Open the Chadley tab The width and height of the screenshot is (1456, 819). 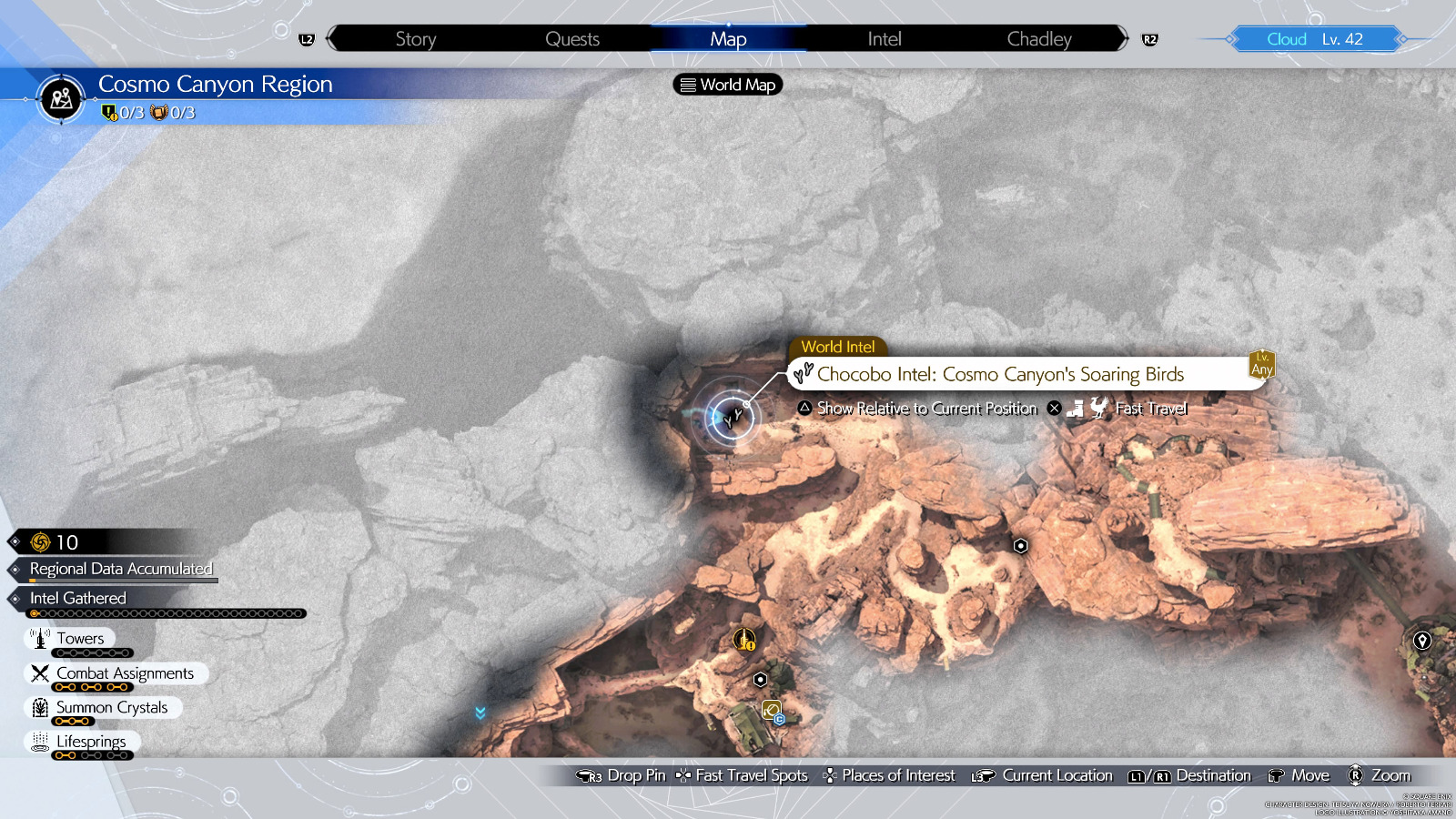tap(1038, 38)
